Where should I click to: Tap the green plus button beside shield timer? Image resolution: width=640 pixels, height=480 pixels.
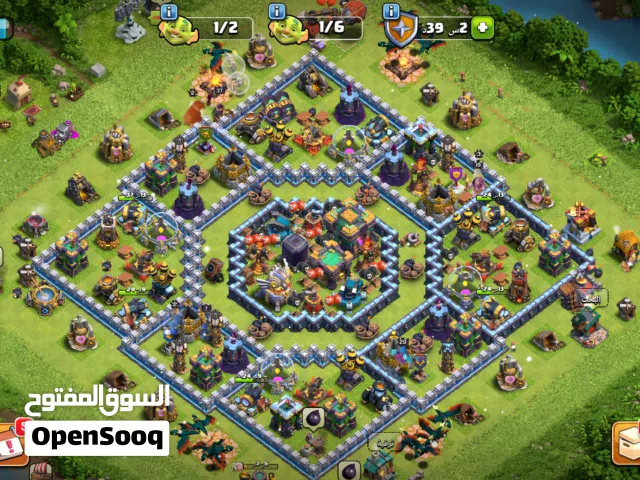tap(484, 28)
